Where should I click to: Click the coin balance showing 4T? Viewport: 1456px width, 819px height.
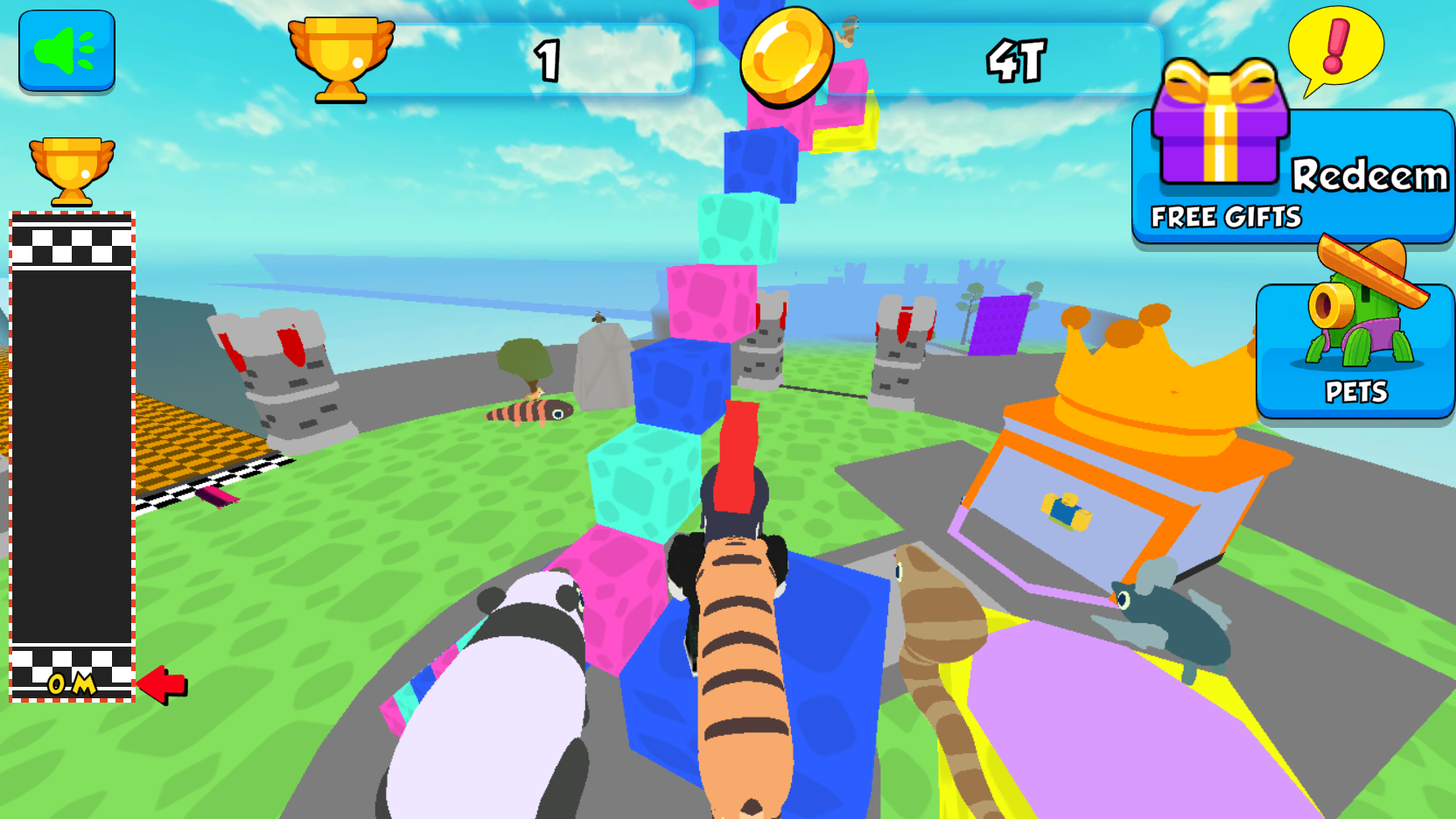[1015, 61]
